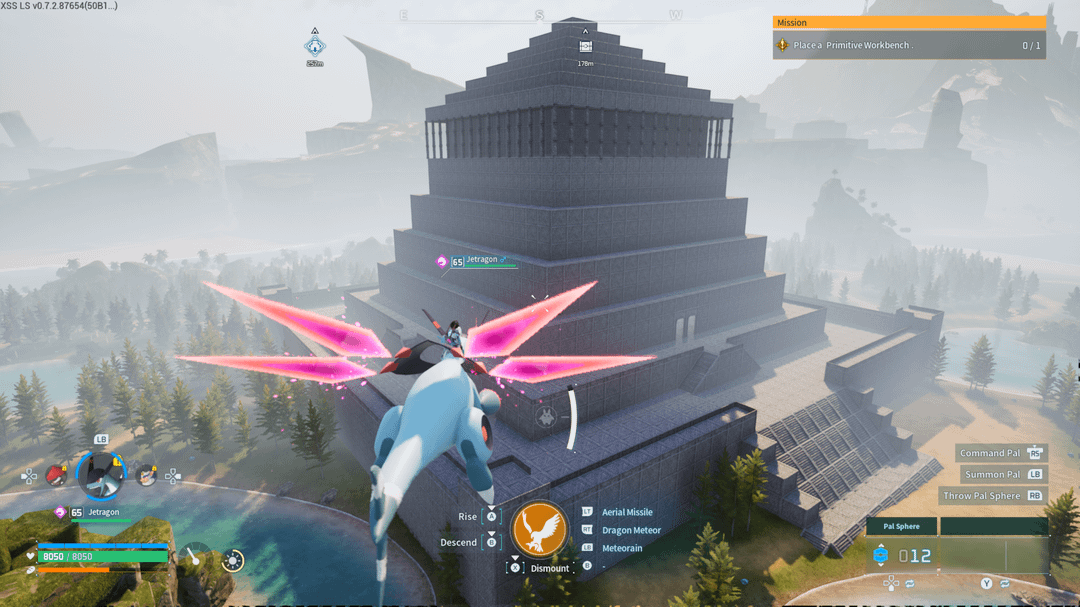Click the sun day-night clock icon
This screenshot has width=1080, height=607.
pos(233,560)
